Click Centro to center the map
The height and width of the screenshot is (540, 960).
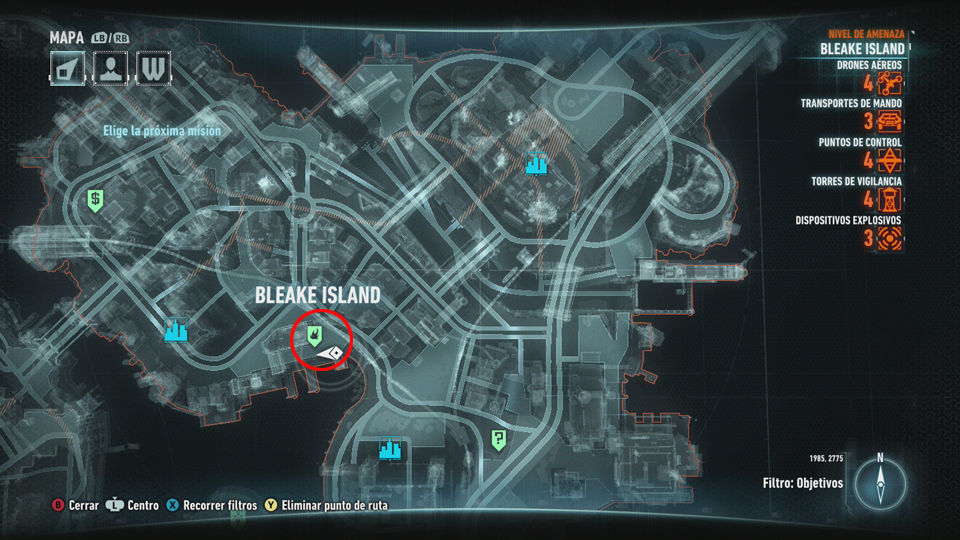pos(133,506)
